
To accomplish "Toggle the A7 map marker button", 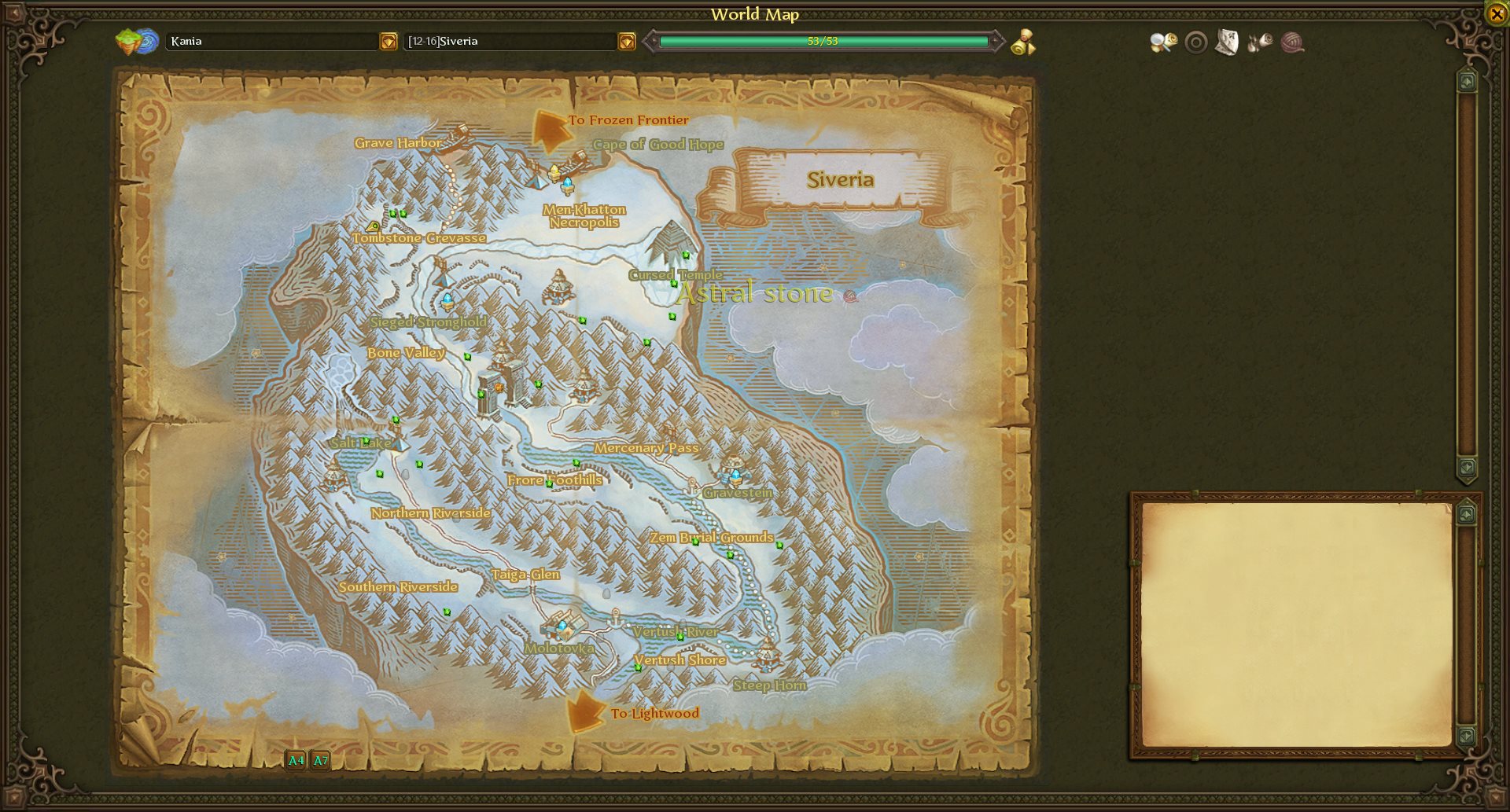I will pos(321,760).
